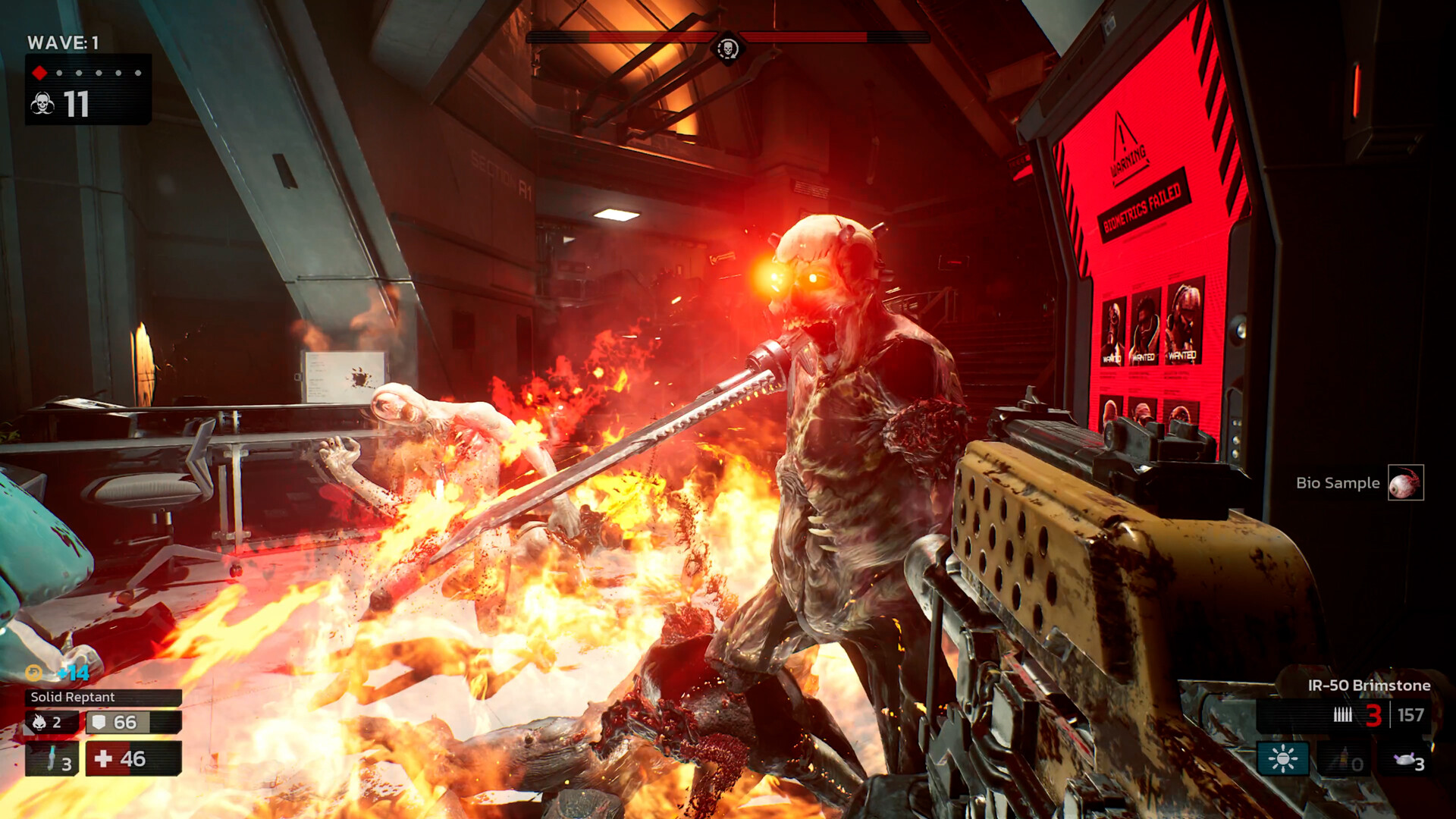Select the WAVE: 1 header
Screen dimensions: 1456x819
[x=64, y=43]
